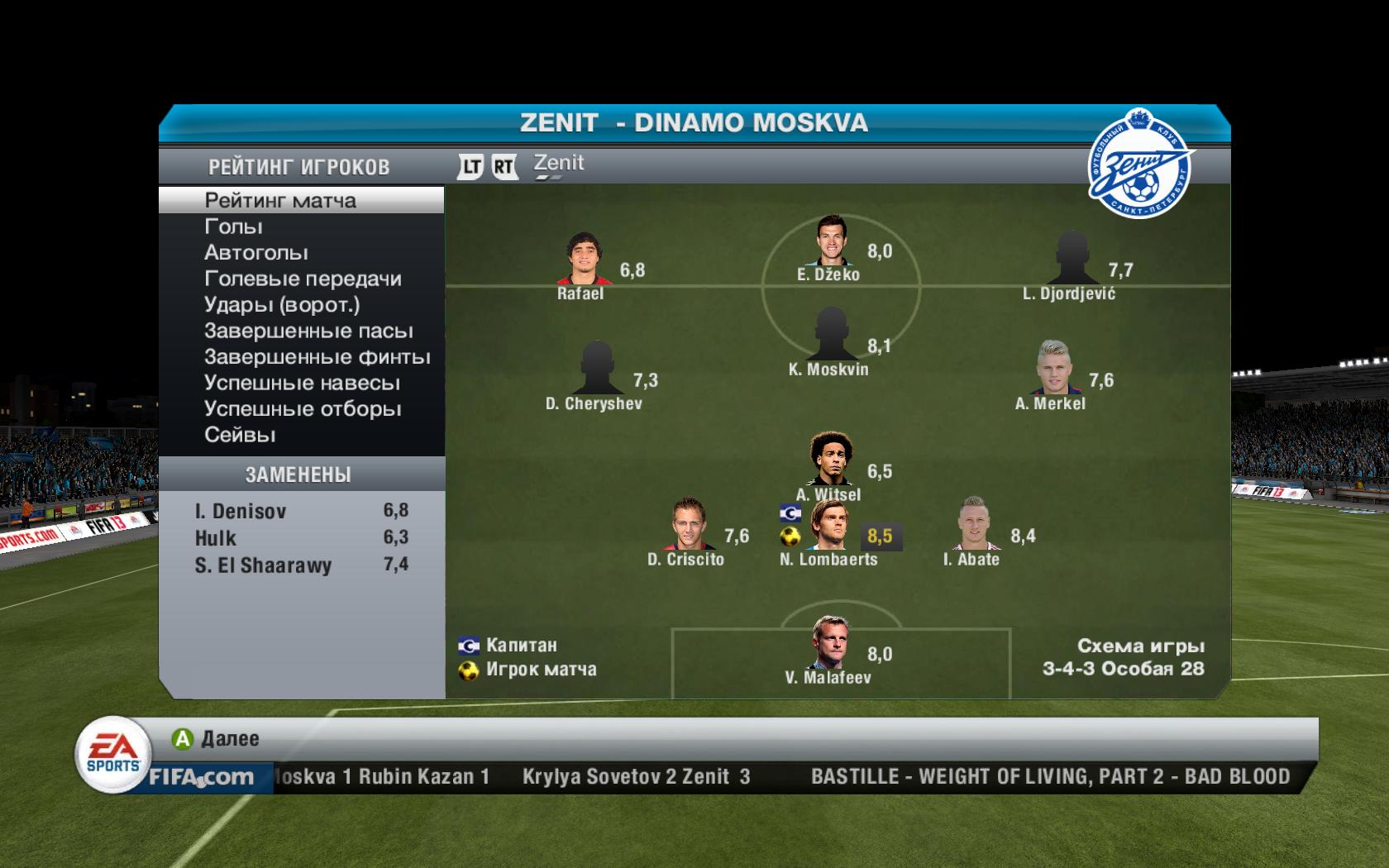The width and height of the screenshot is (1389, 868).
Task: Switch team using the Zenit tab
Action: click(558, 165)
